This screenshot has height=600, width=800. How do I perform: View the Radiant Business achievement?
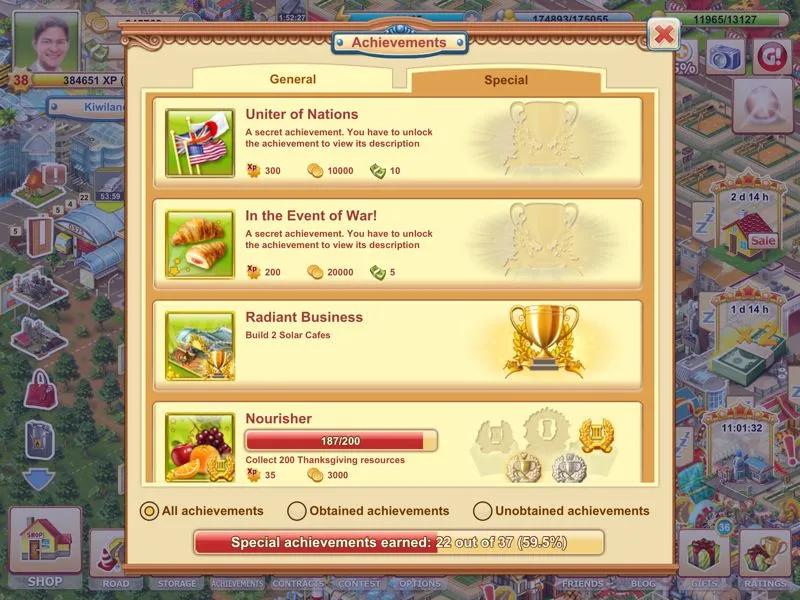397,345
